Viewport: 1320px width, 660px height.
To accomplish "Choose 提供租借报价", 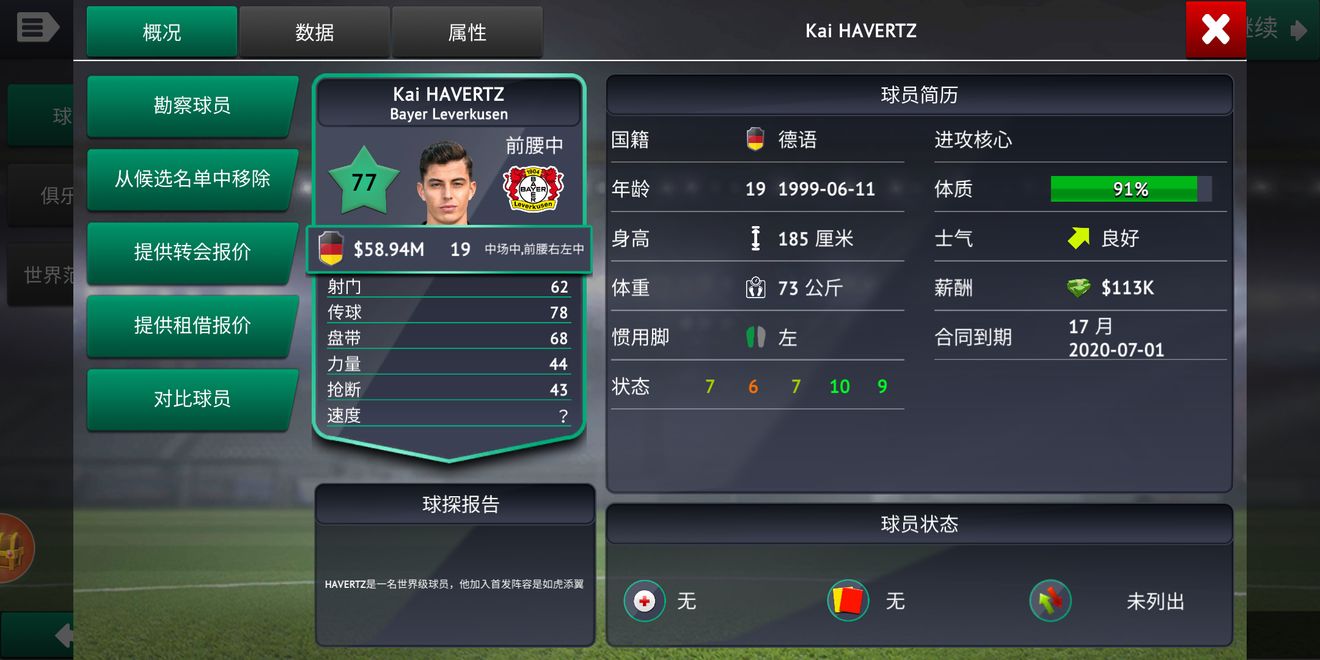I will [192, 325].
